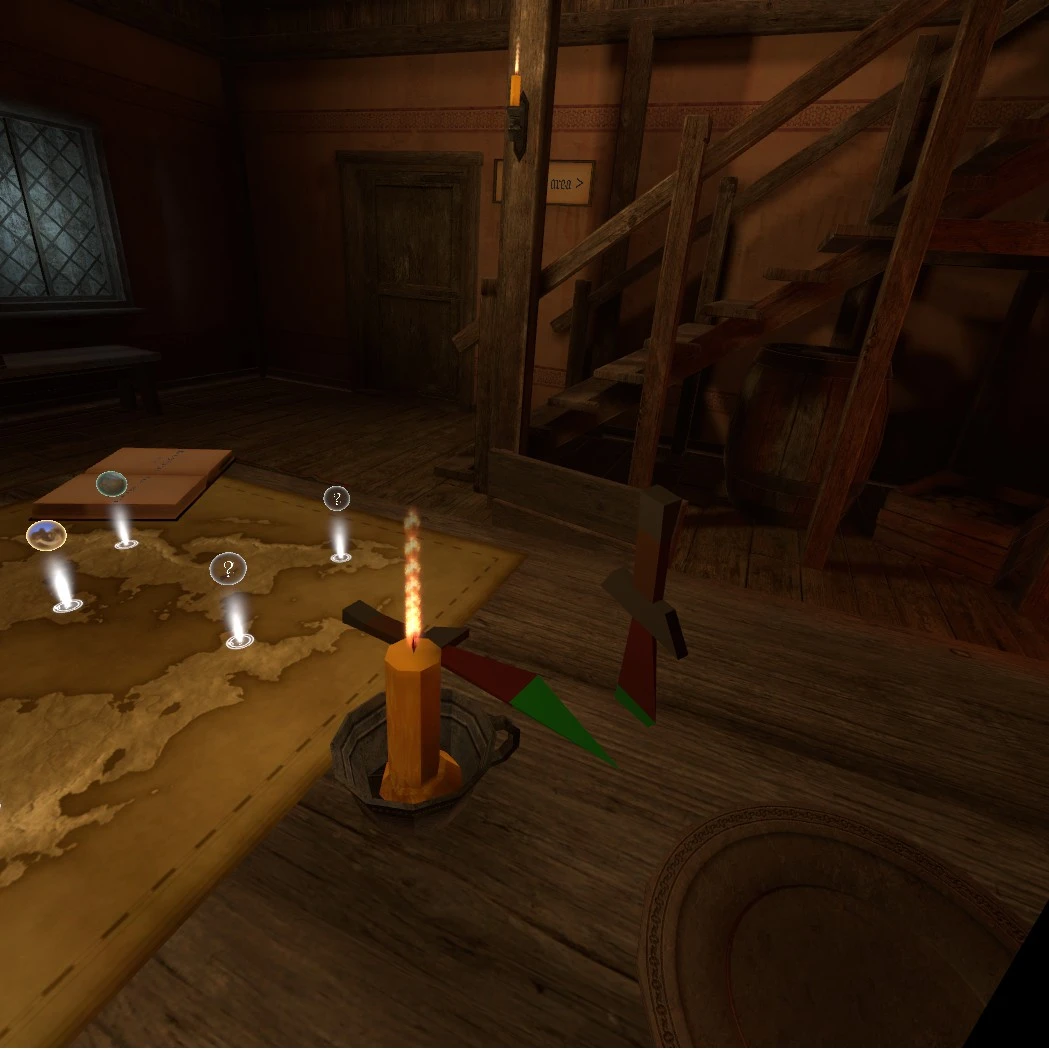Select the gold-rimmed mountain landscape map marker
1049x1049 pixels.
point(46,535)
